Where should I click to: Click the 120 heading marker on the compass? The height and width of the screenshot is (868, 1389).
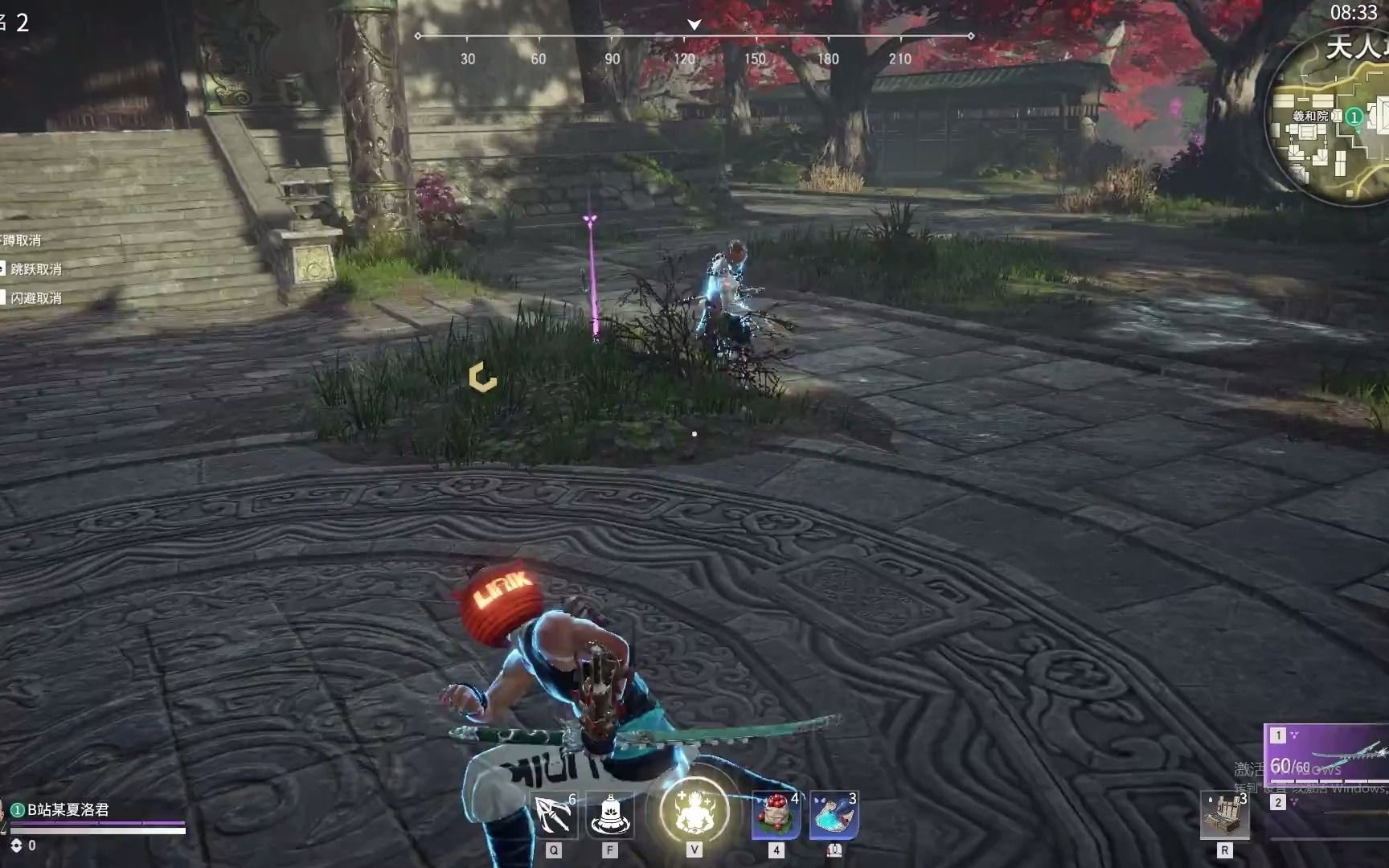tap(685, 59)
